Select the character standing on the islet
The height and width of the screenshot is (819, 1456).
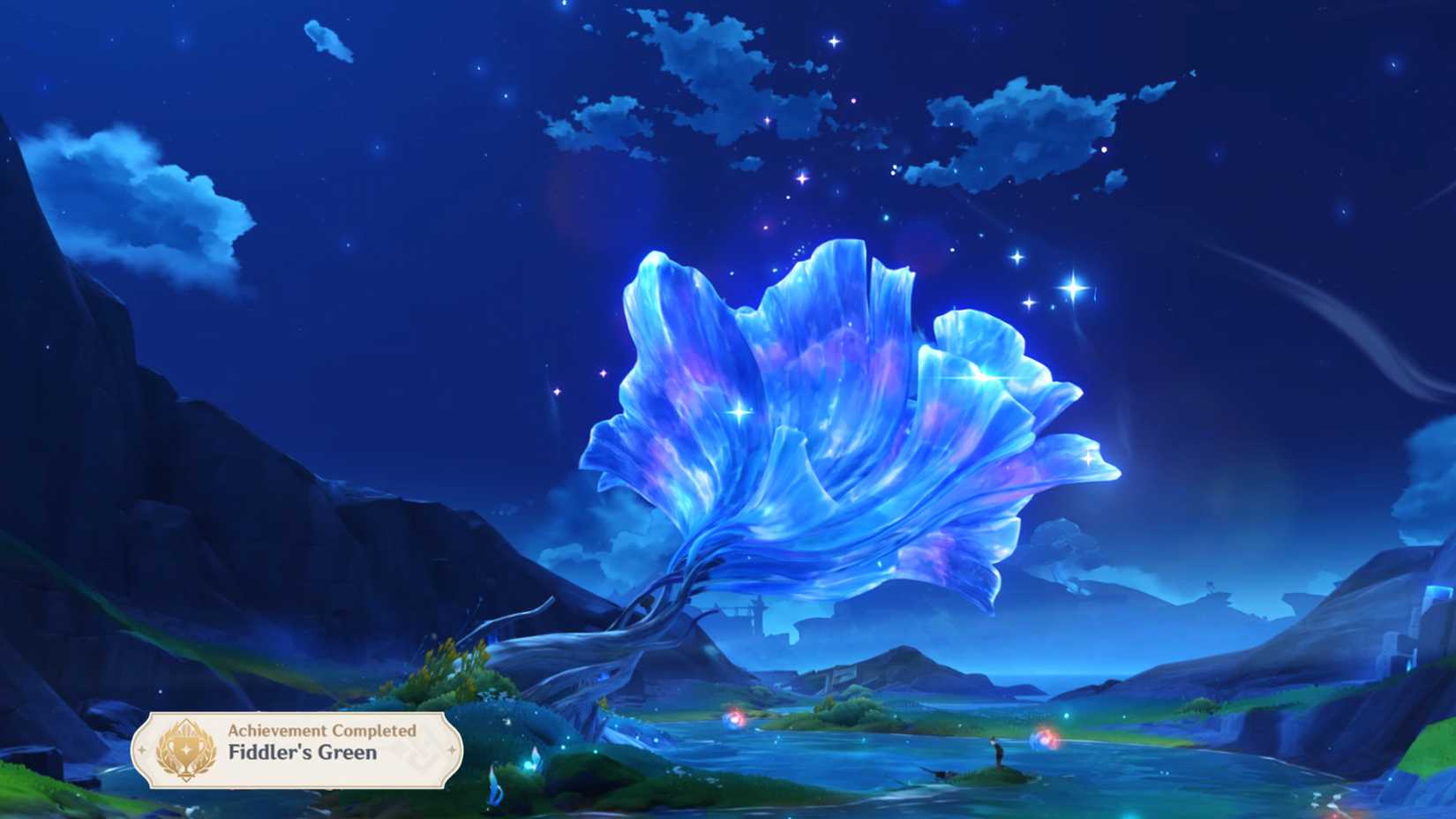997,750
